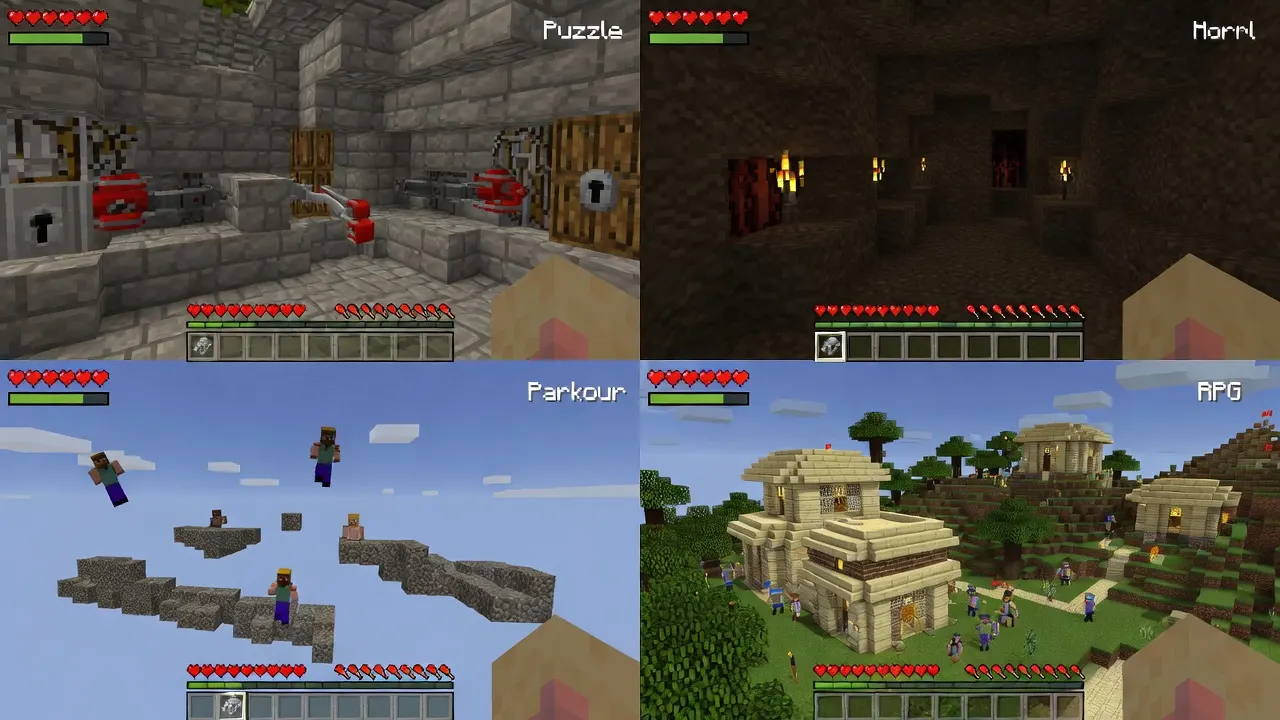1280x720 pixels.
Task: Click the heart row above the Parkour label
Action: coord(60,378)
